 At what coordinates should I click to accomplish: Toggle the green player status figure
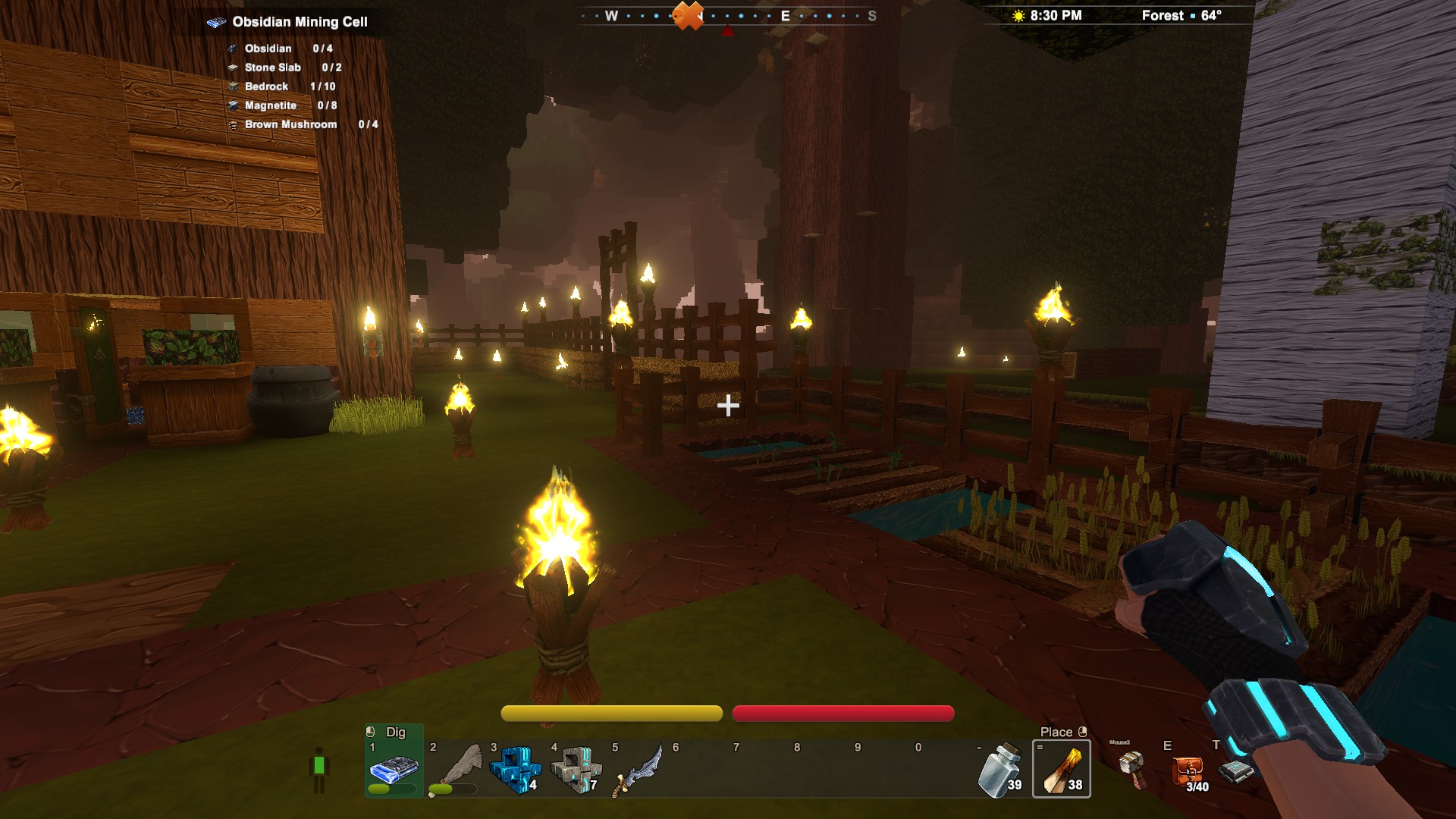tap(318, 766)
